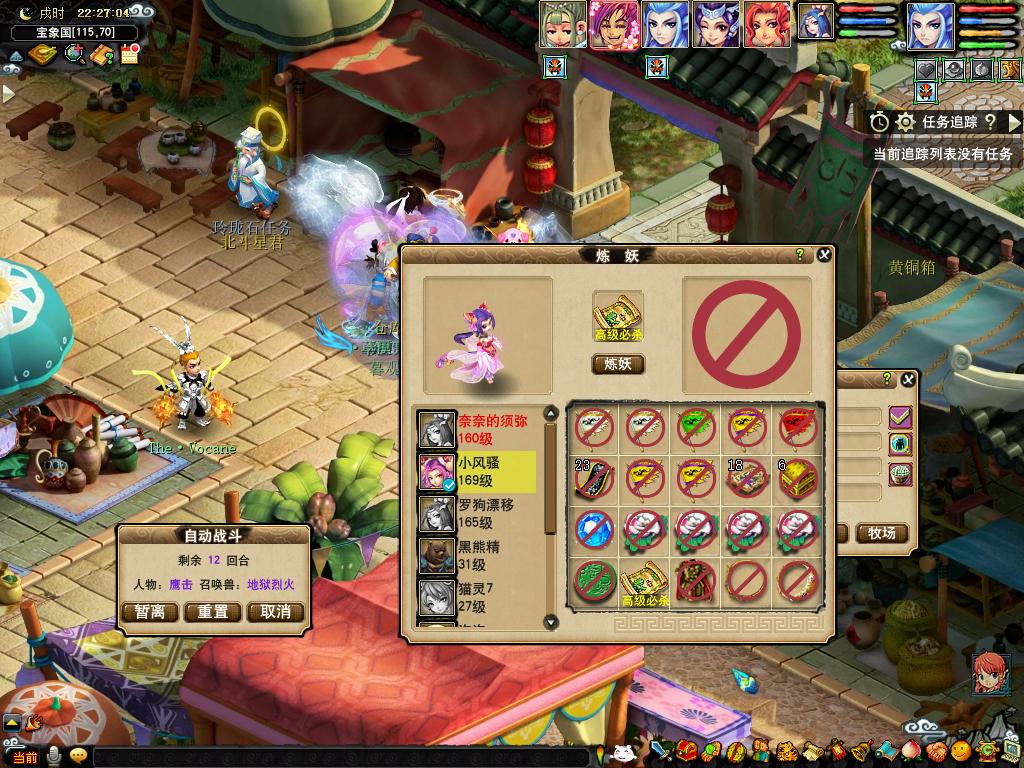Image resolution: width=1024 pixels, height=768 pixels.
Task: Close the 炼妖 window
Action: point(824,255)
